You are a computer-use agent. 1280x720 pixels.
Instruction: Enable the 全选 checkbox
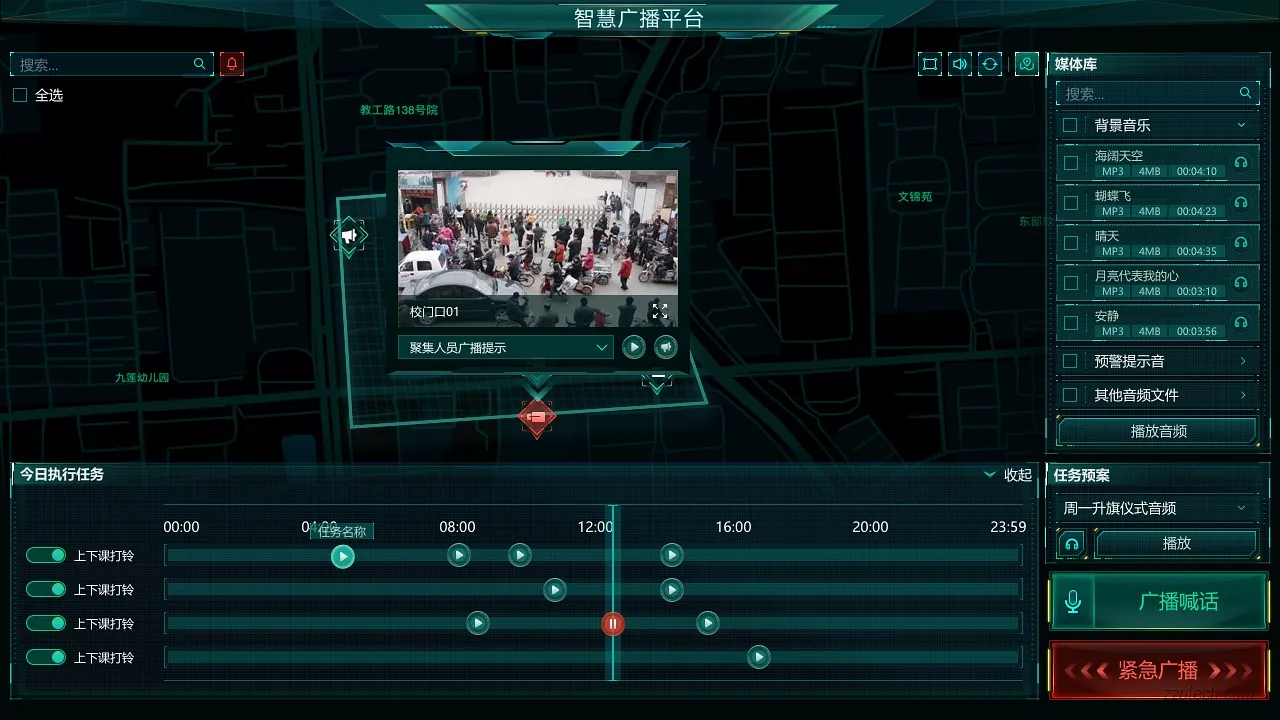point(19,95)
